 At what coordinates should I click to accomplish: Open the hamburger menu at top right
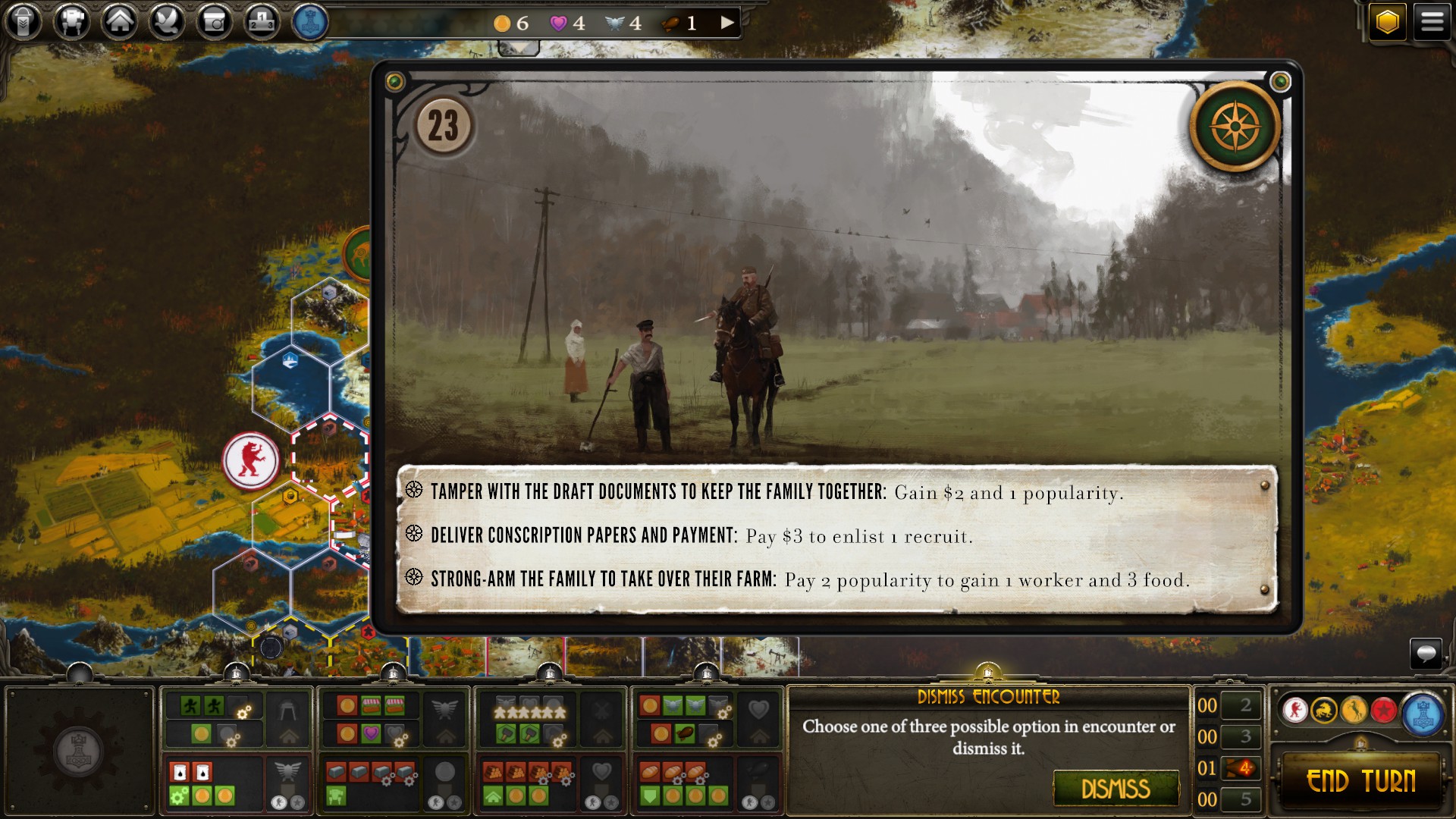(x=1432, y=20)
